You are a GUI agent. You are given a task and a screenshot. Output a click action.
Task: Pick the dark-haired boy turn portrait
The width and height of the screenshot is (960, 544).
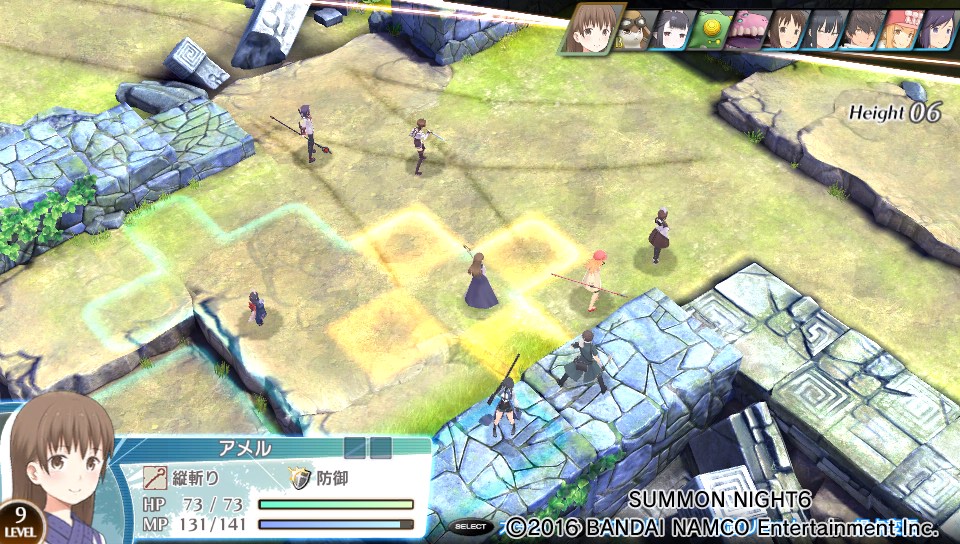860,30
